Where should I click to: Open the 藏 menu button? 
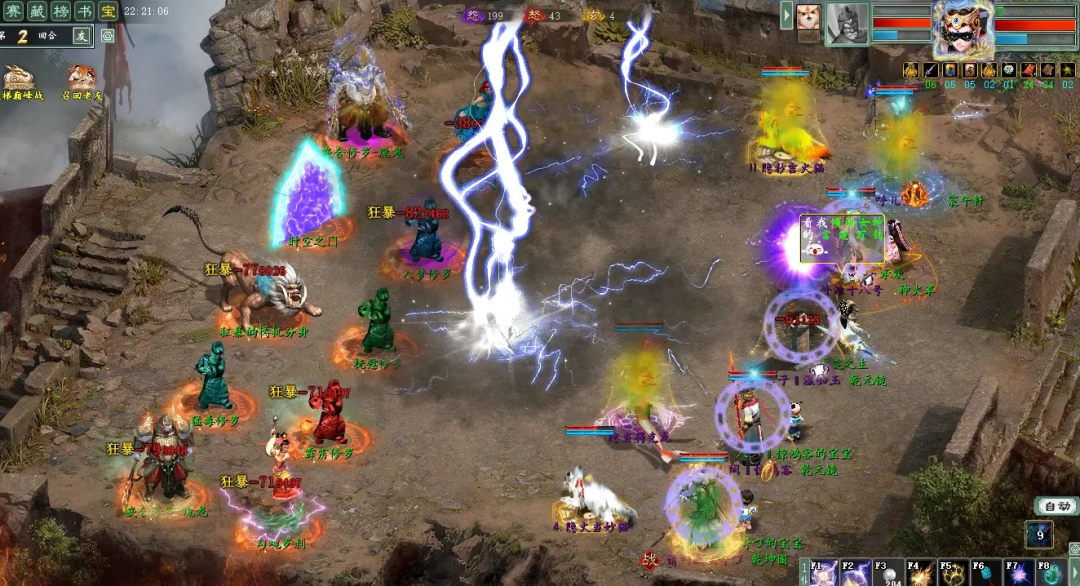coord(37,12)
